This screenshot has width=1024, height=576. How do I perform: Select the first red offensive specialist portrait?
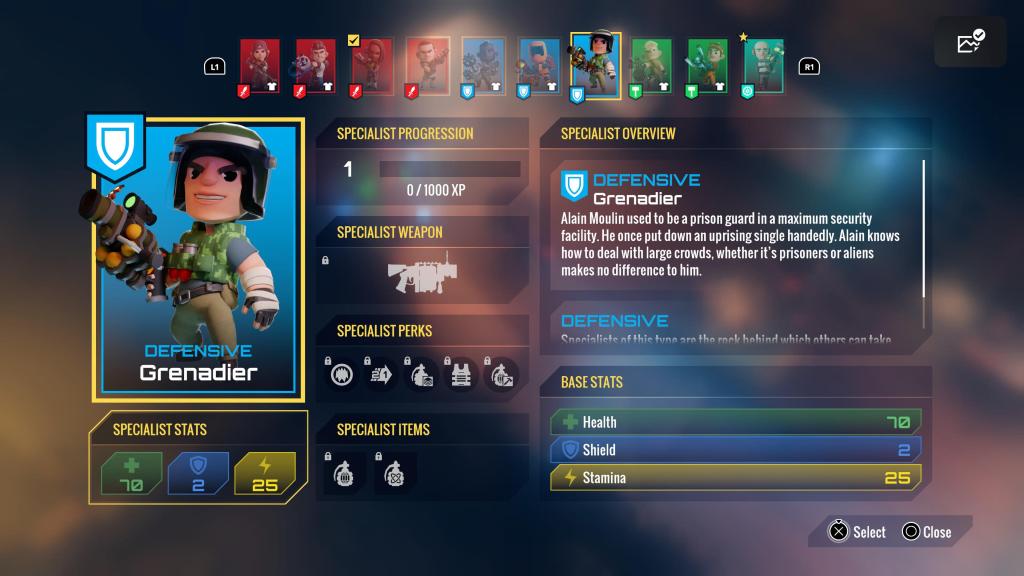tap(259, 66)
